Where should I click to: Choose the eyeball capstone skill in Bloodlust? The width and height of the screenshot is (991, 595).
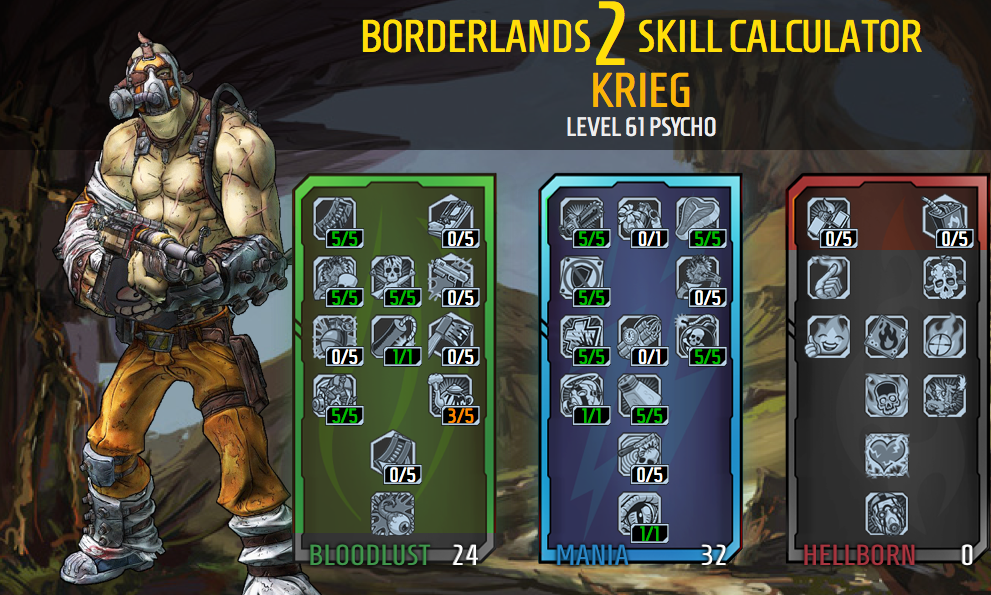pos(392,512)
